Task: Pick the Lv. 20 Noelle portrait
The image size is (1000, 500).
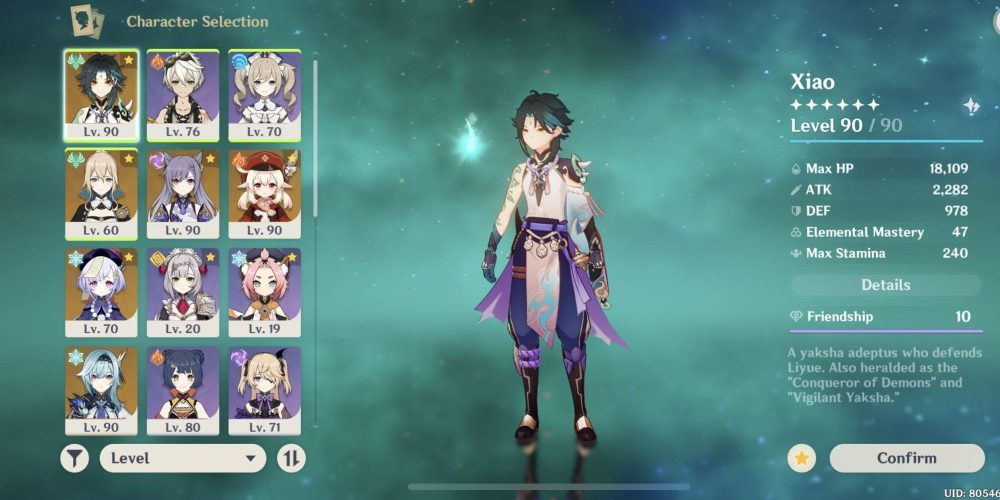Action: pyautogui.click(x=183, y=291)
